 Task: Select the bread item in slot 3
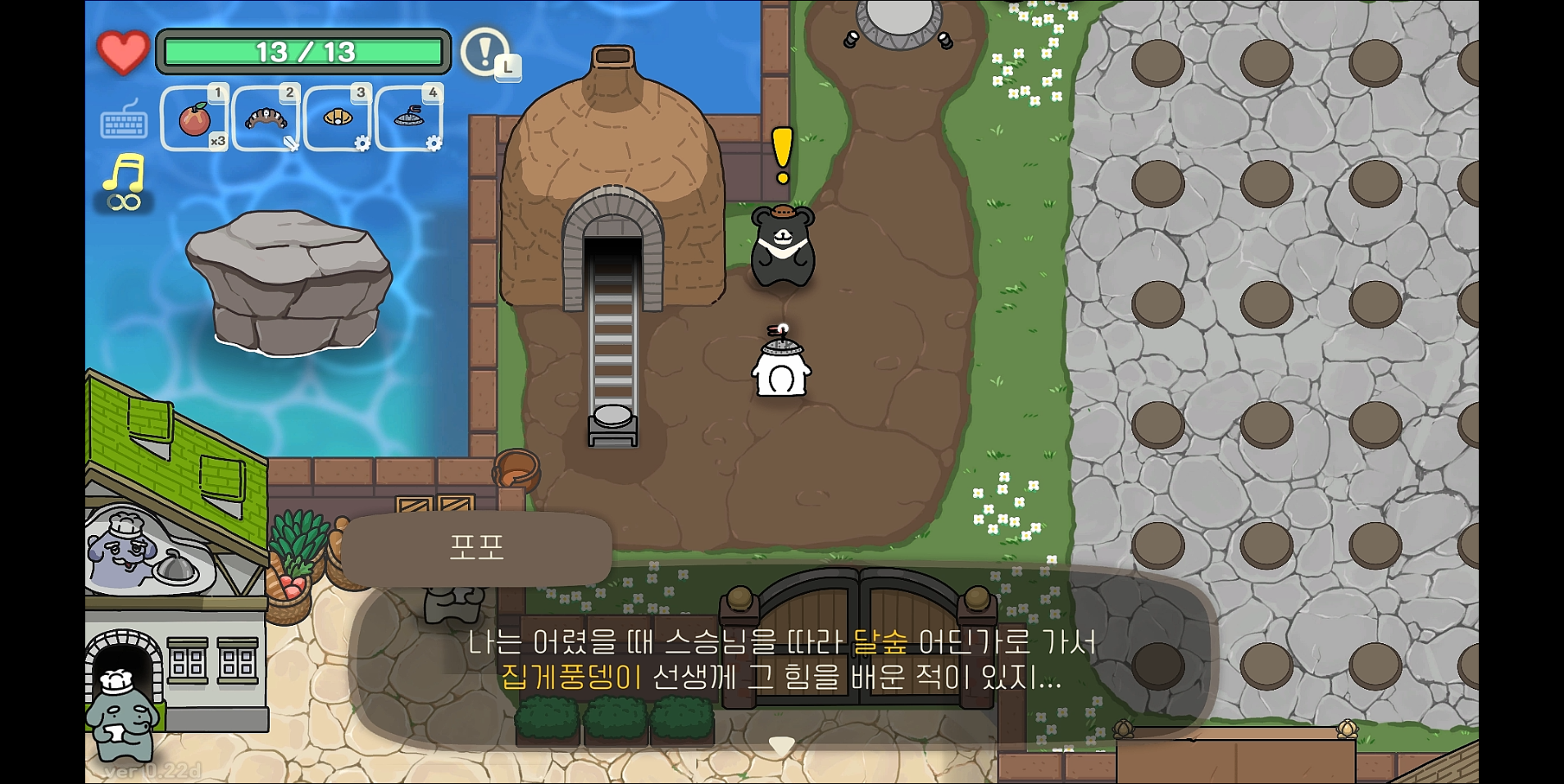pyautogui.click(x=336, y=119)
